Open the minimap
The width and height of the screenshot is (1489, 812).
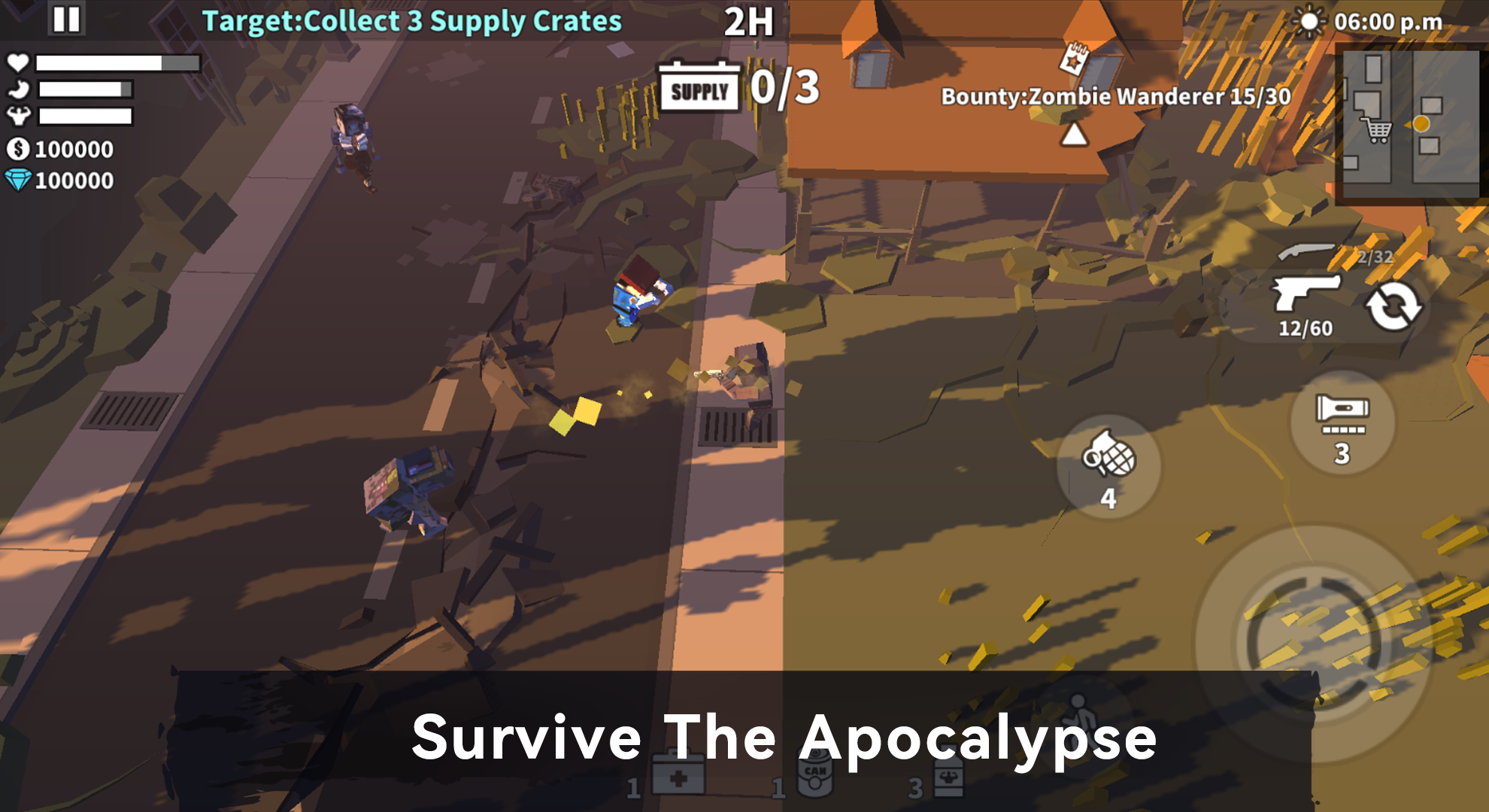click(x=1408, y=120)
